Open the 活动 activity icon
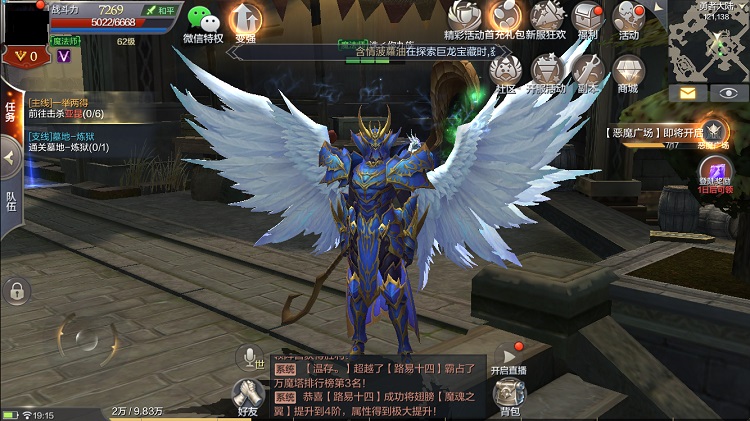The height and width of the screenshot is (421, 750). tap(629, 18)
